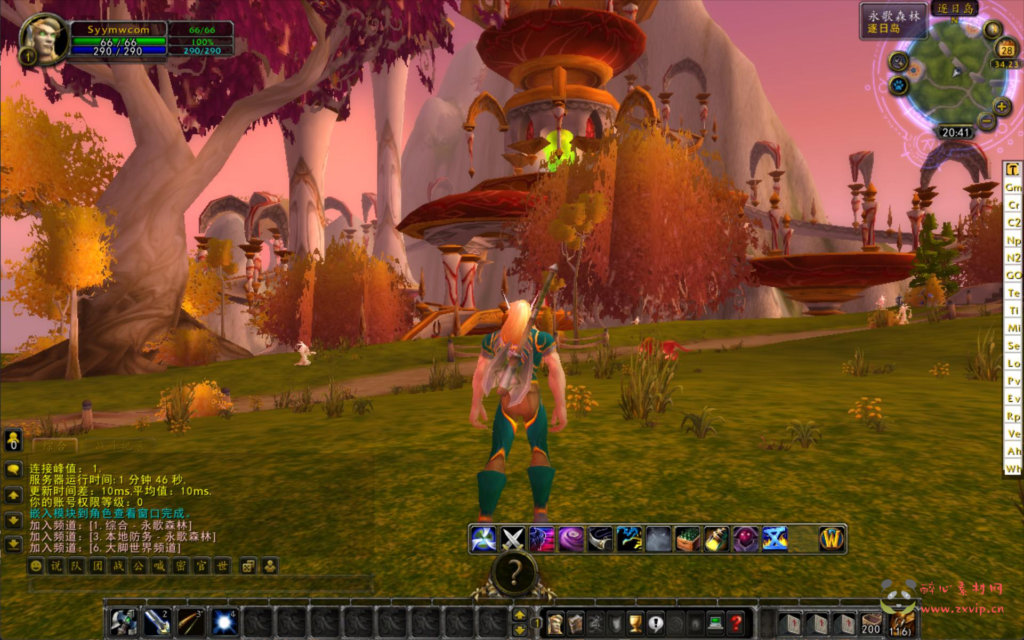The width and height of the screenshot is (1024, 640).
Task: Open the round question mark button
Action: (x=514, y=573)
